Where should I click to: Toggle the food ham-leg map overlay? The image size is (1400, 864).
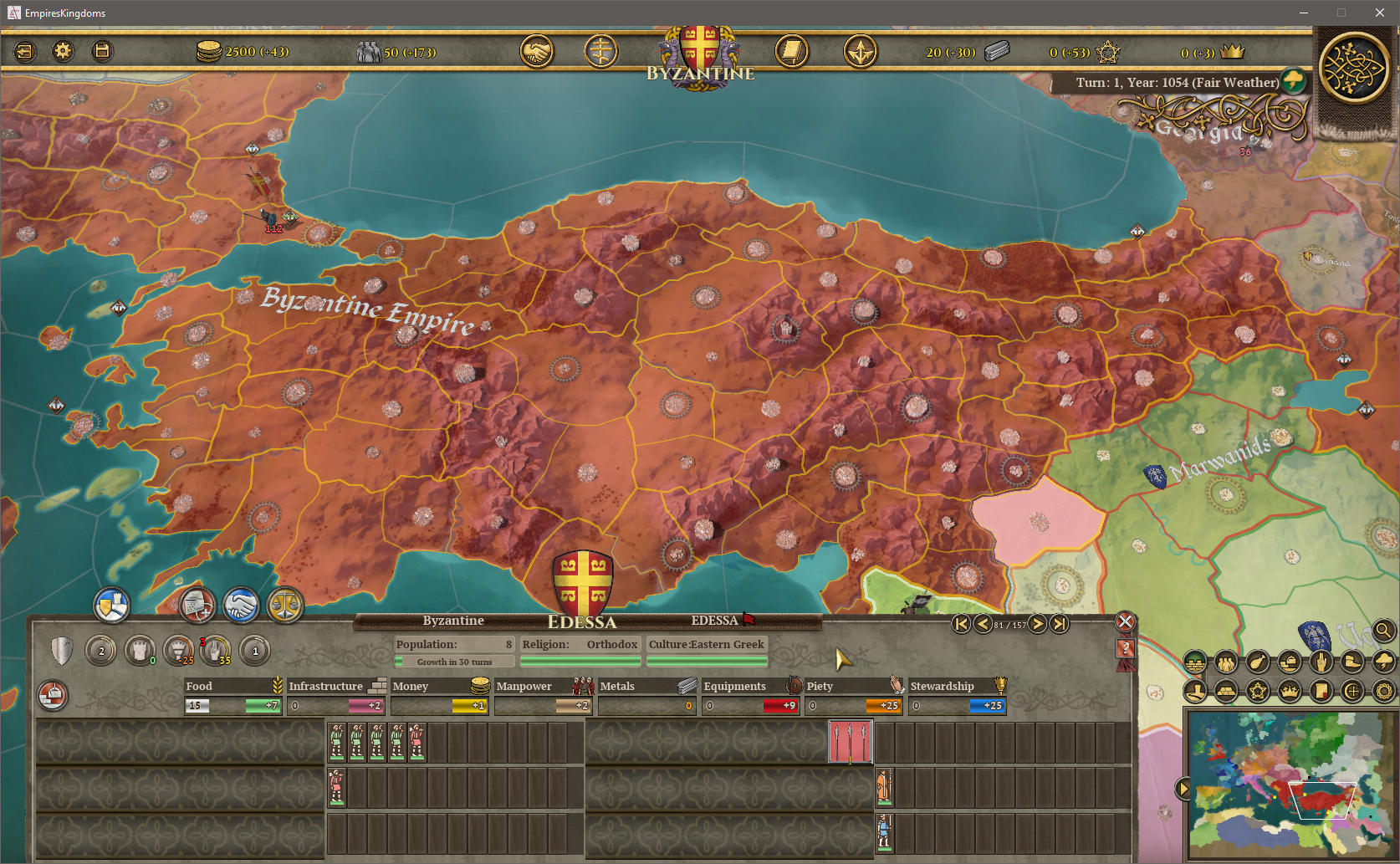(x=1258, y=662)
